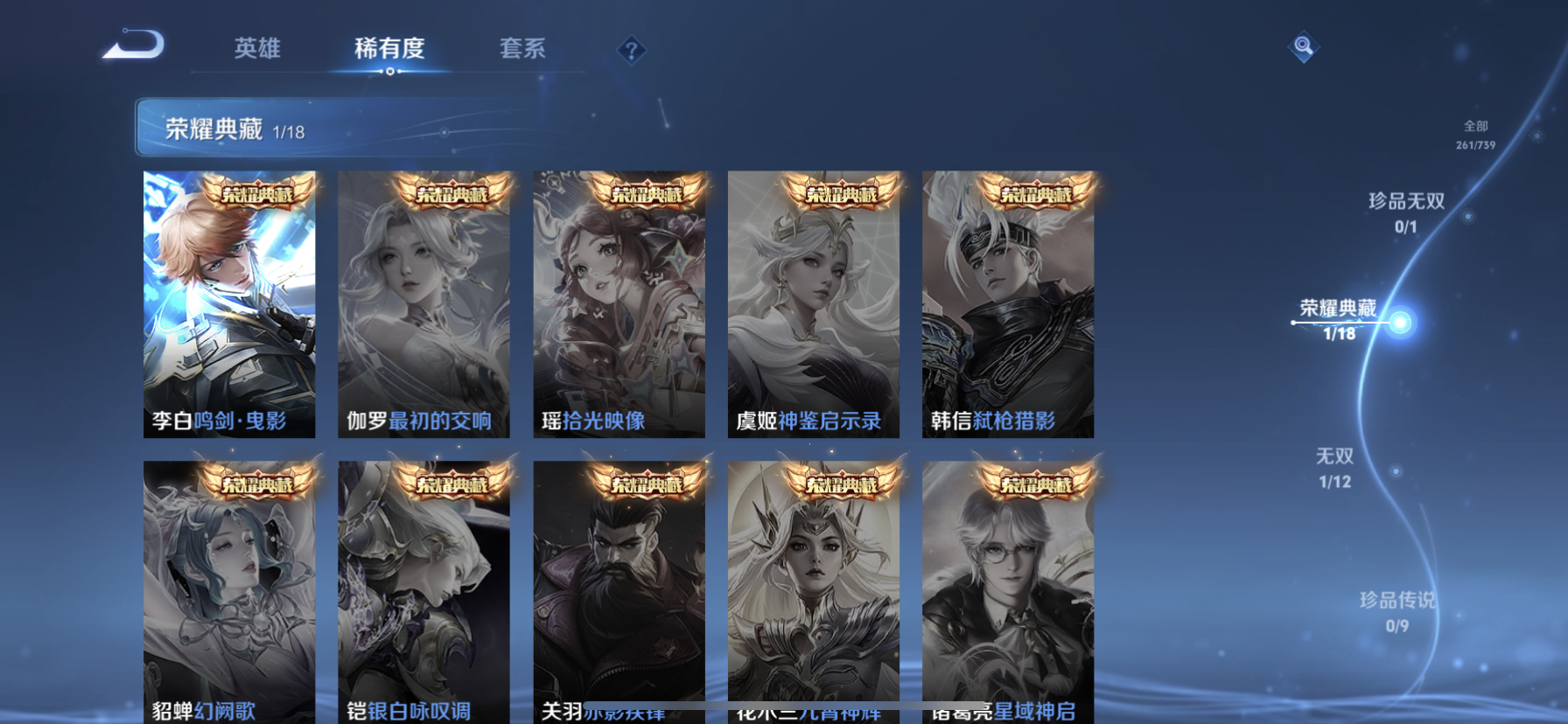View the 关羽 bearded warrior skin card
Viewport: 1568px width, 724px height.
(x=619, y=590)
